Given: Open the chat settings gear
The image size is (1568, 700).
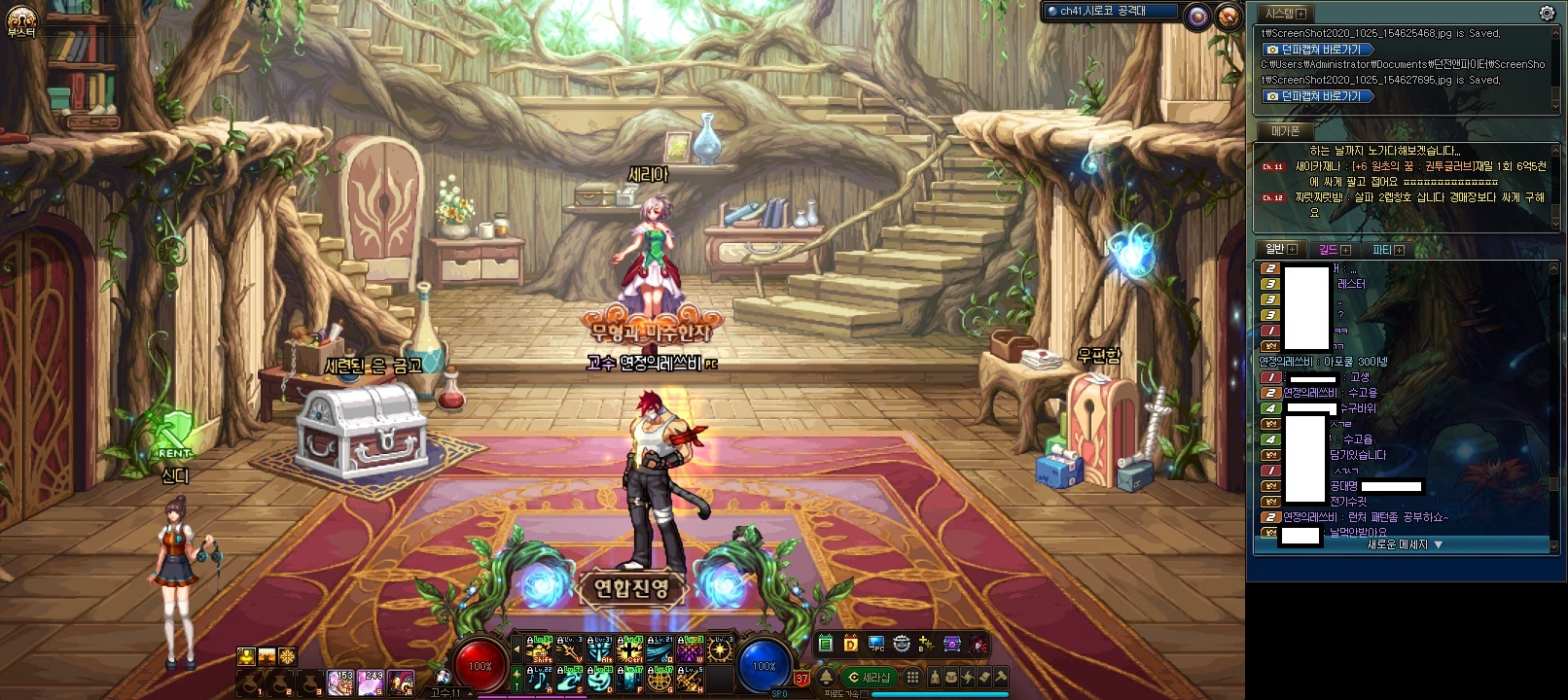Looking at the screenshot, I should [1547, 13].
